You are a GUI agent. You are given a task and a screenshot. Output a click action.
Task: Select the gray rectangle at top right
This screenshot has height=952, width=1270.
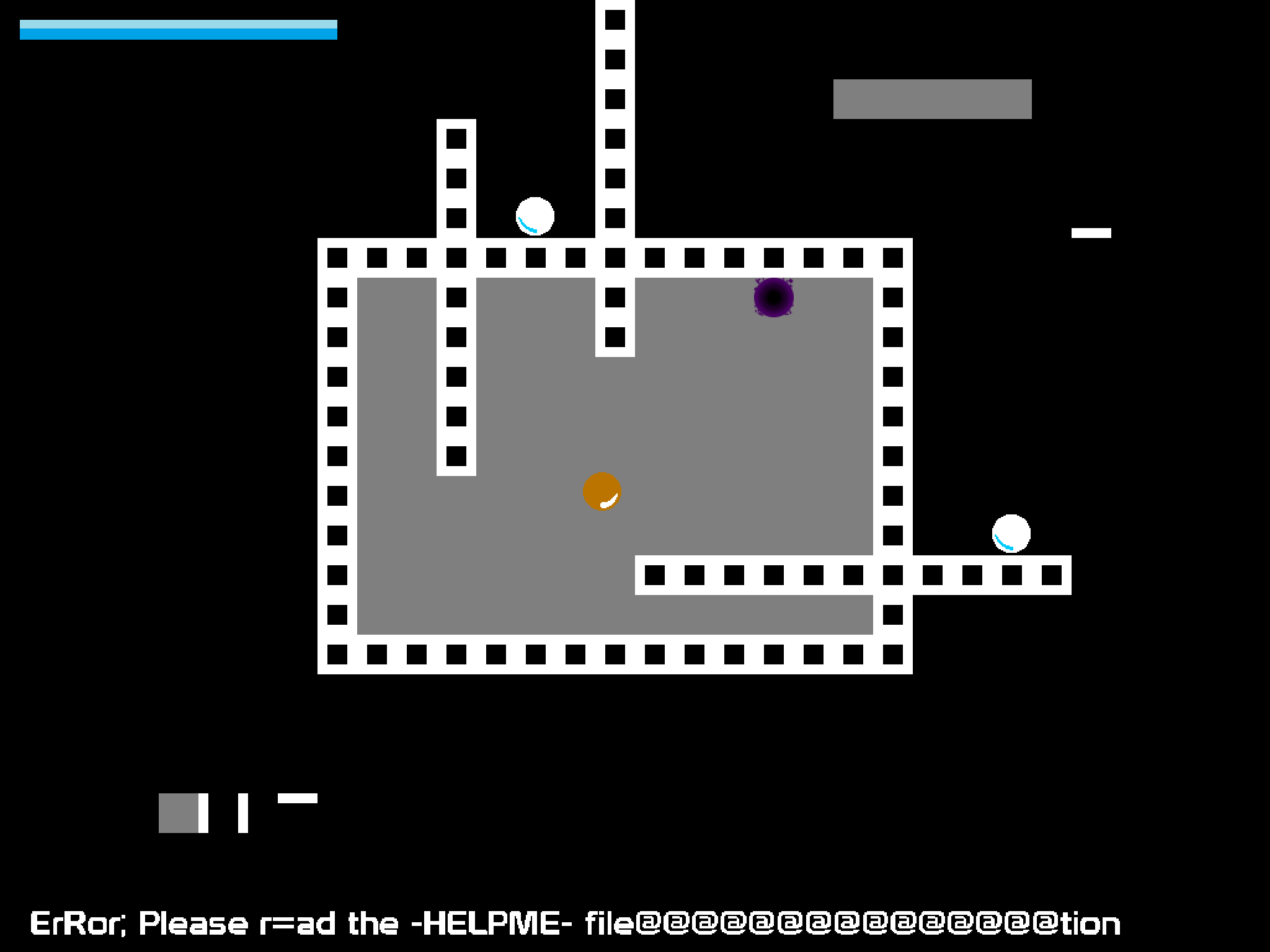pos(932,98)
